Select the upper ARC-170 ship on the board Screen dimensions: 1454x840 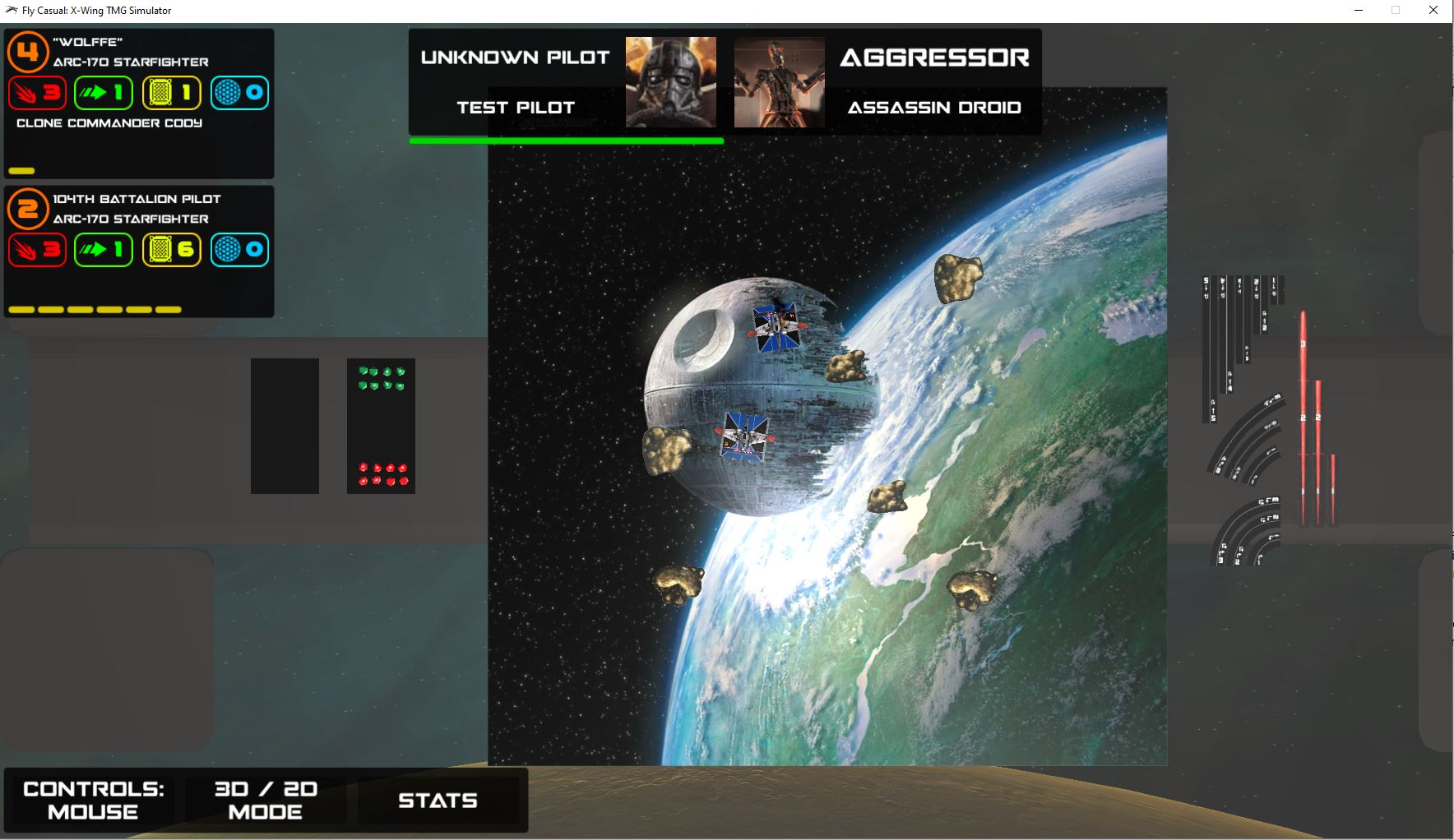pyautogui.click(x=776, y=327)
